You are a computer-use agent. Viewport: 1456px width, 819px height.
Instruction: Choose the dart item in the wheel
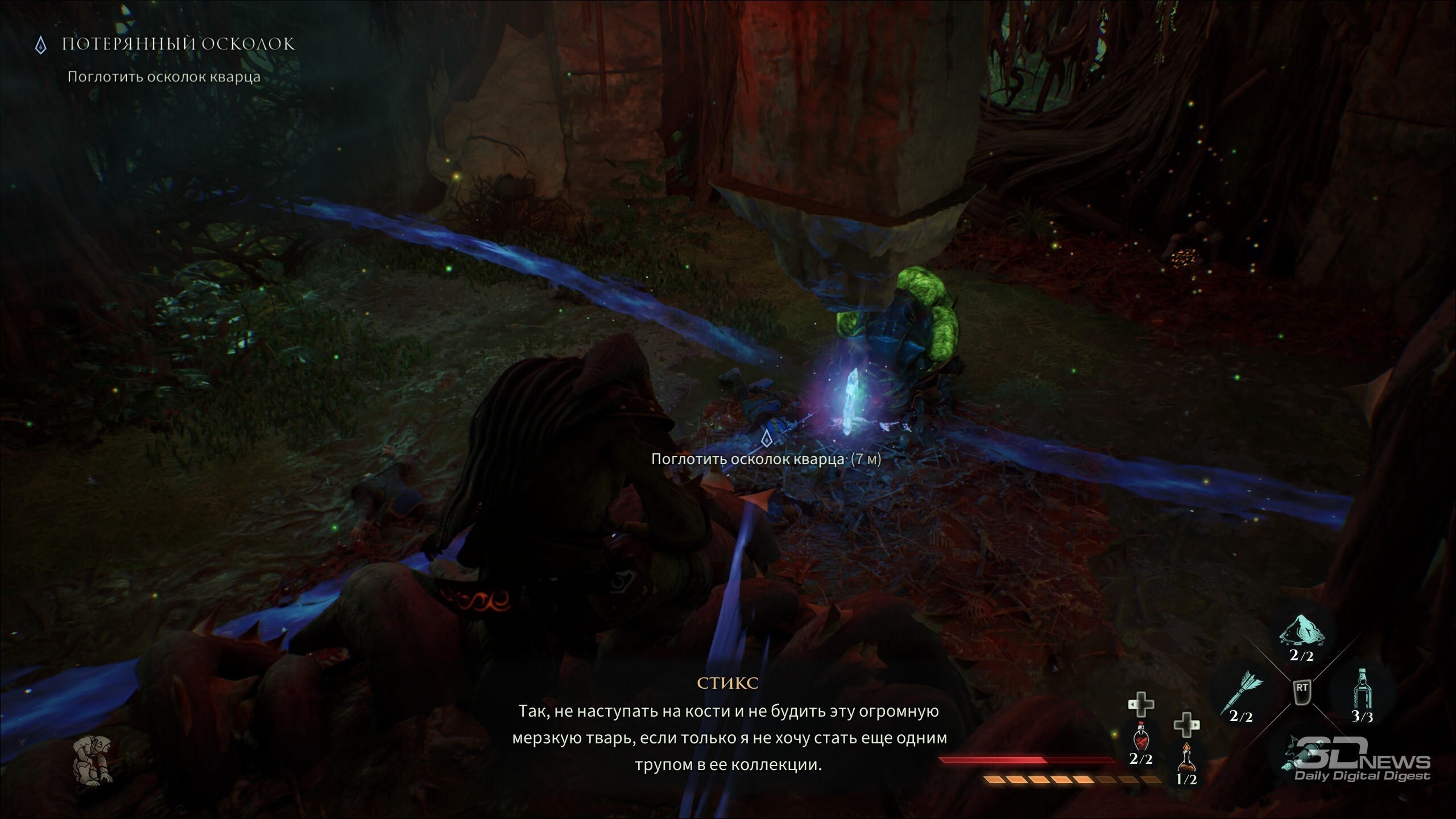(1241, 694)
